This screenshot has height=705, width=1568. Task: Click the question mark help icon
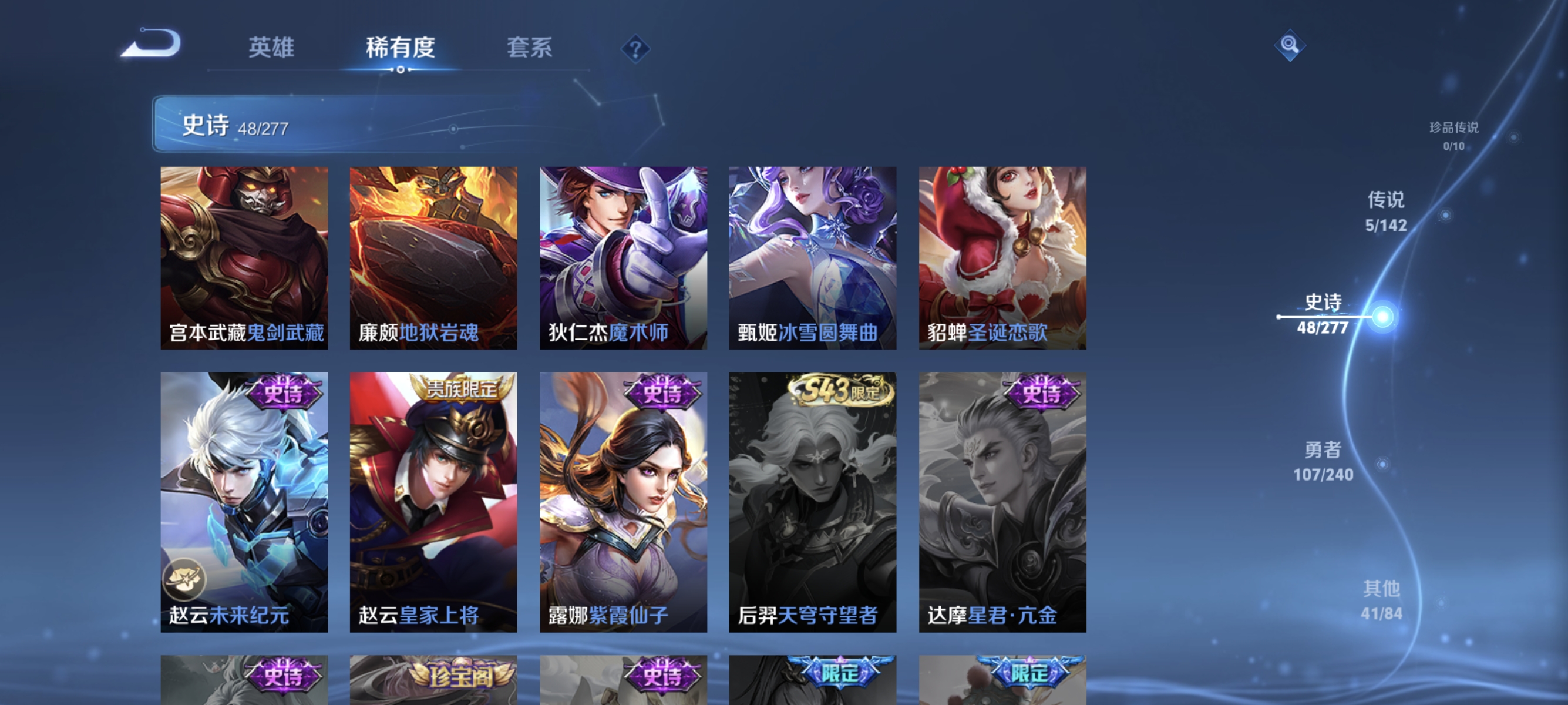pyautogui.click(x=635, y=49)
